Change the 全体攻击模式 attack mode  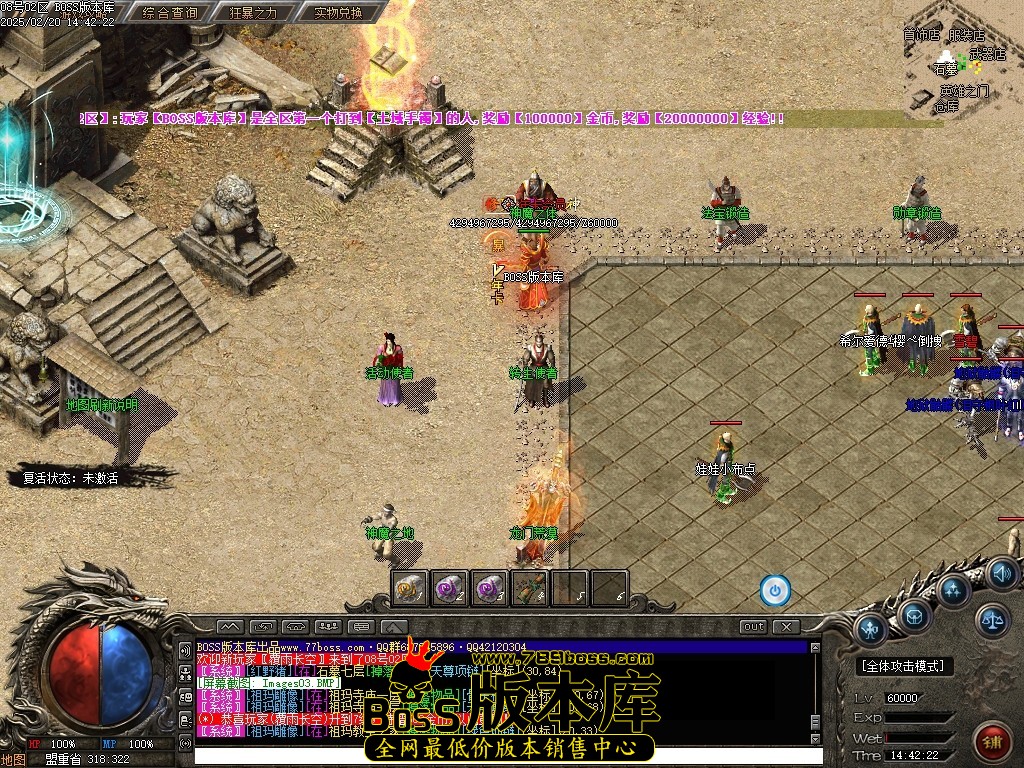[906, 666]
